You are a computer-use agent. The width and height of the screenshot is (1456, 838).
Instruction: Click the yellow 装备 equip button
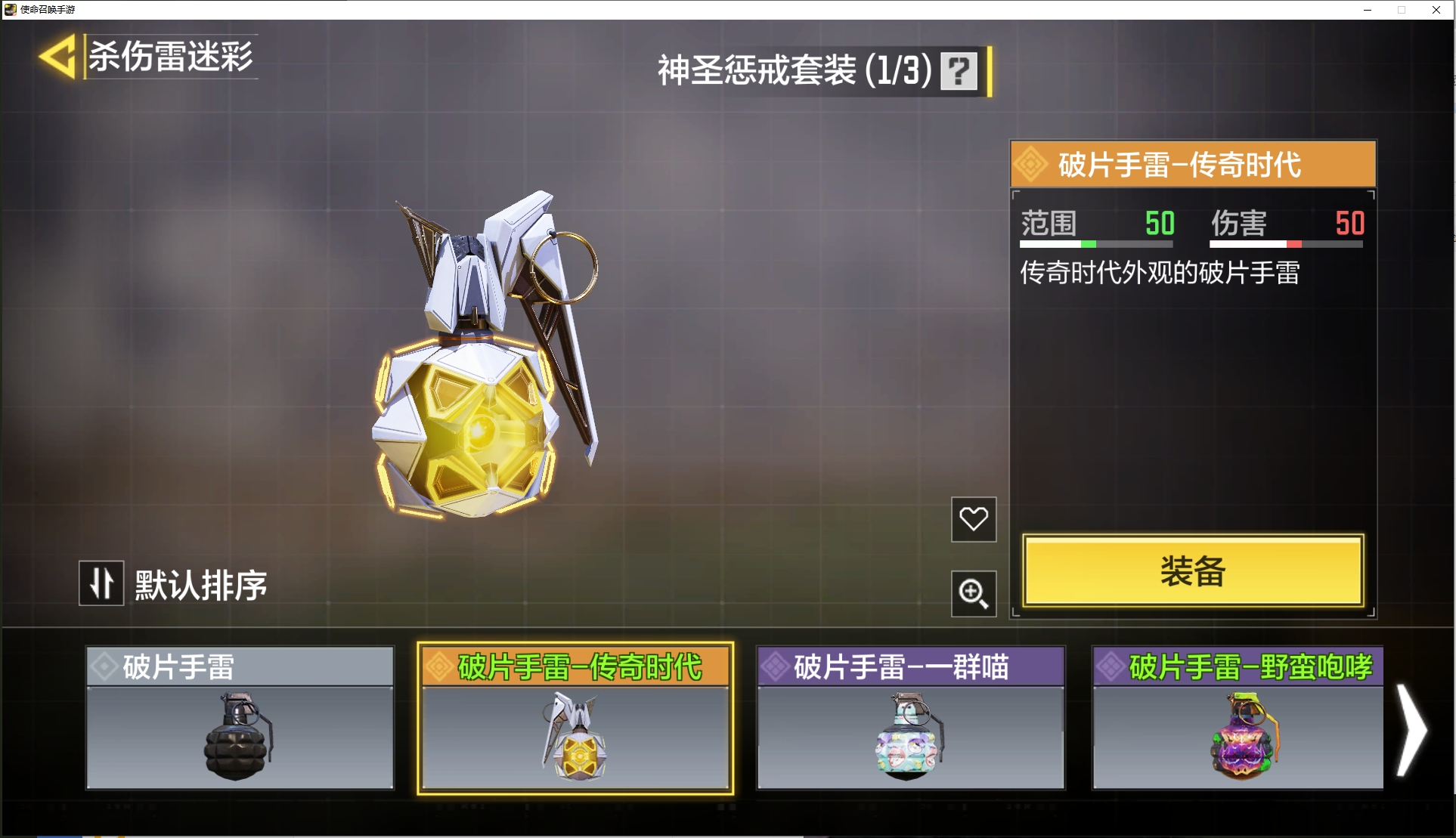(x=1192, y=571)
